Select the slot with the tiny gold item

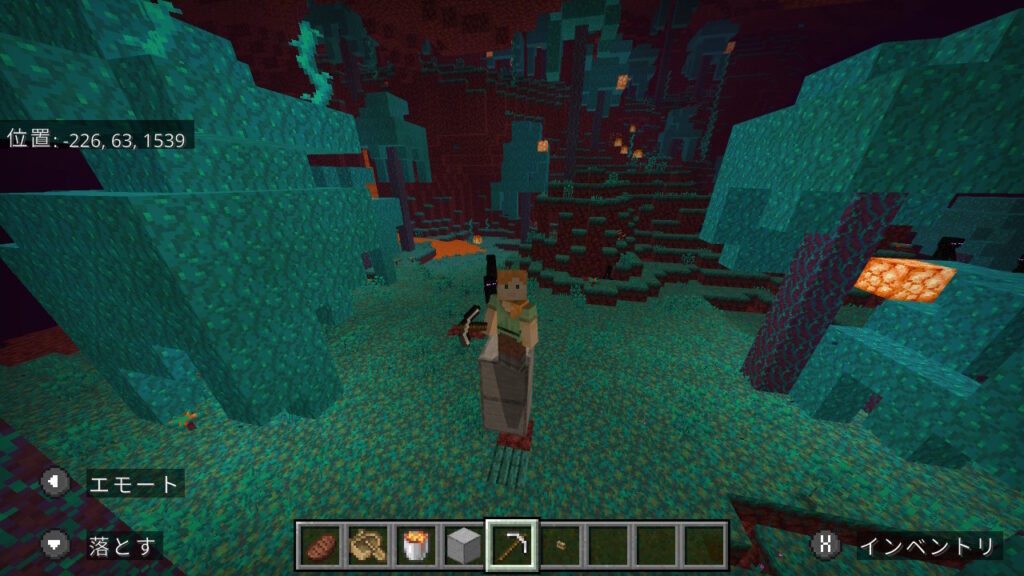point(561,545)
